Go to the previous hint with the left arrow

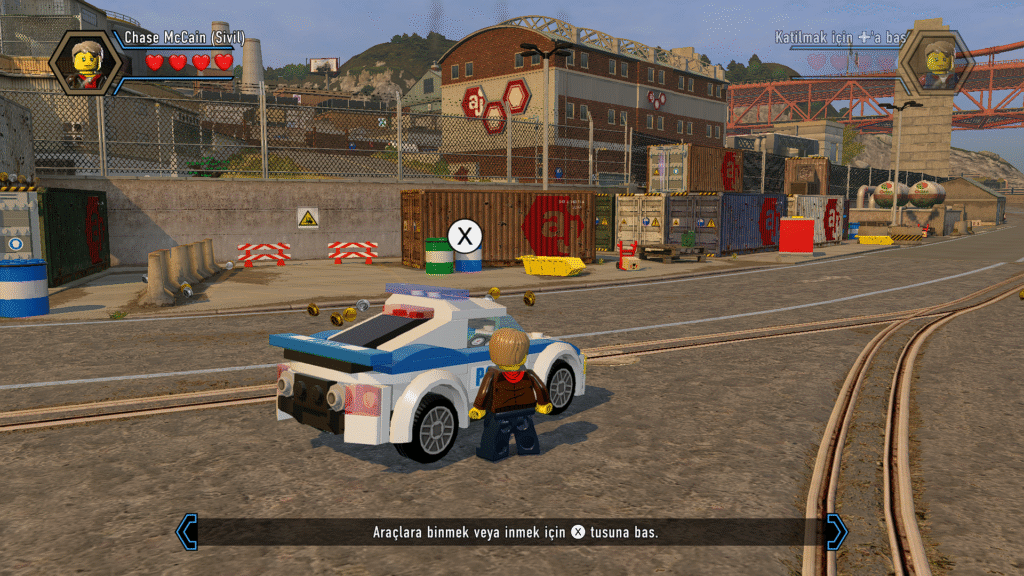click(x=187, y=532)
